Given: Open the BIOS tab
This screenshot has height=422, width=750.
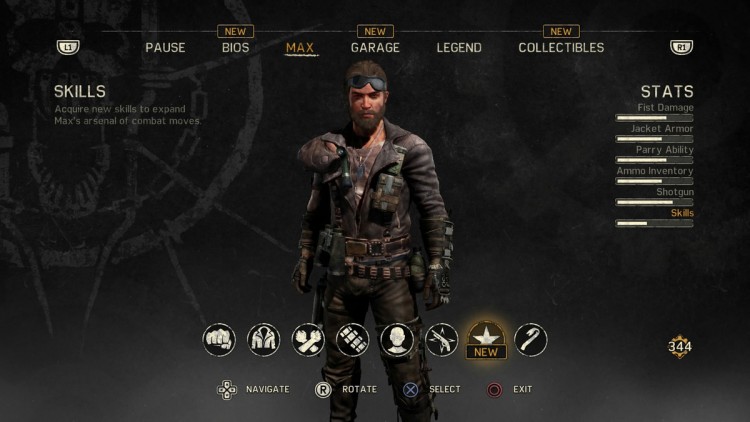Looking at the screenshot, I should click(236, 47).
